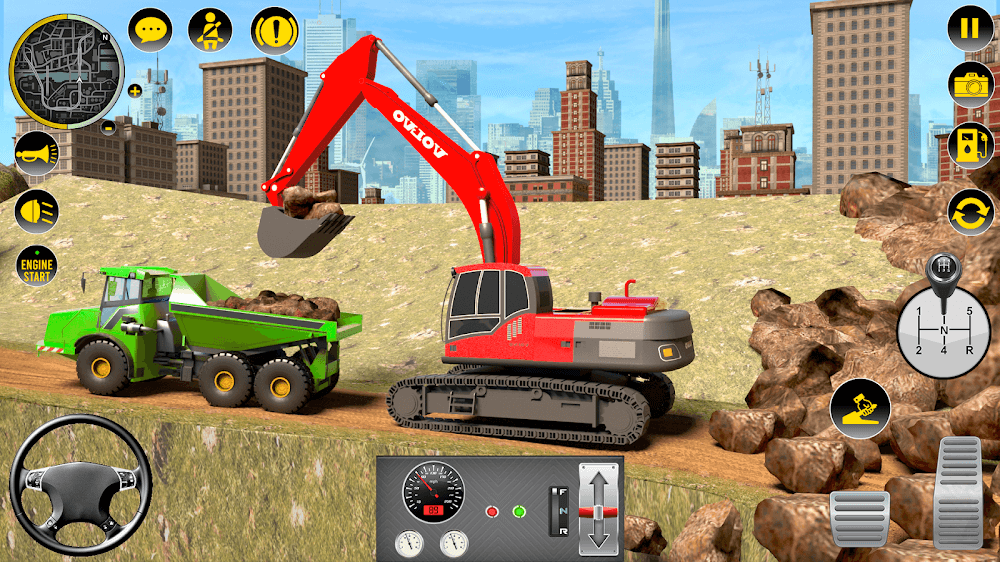Zoom in the minimap with plus
This screenshot has height=562, width=1000.
(135, 90)
